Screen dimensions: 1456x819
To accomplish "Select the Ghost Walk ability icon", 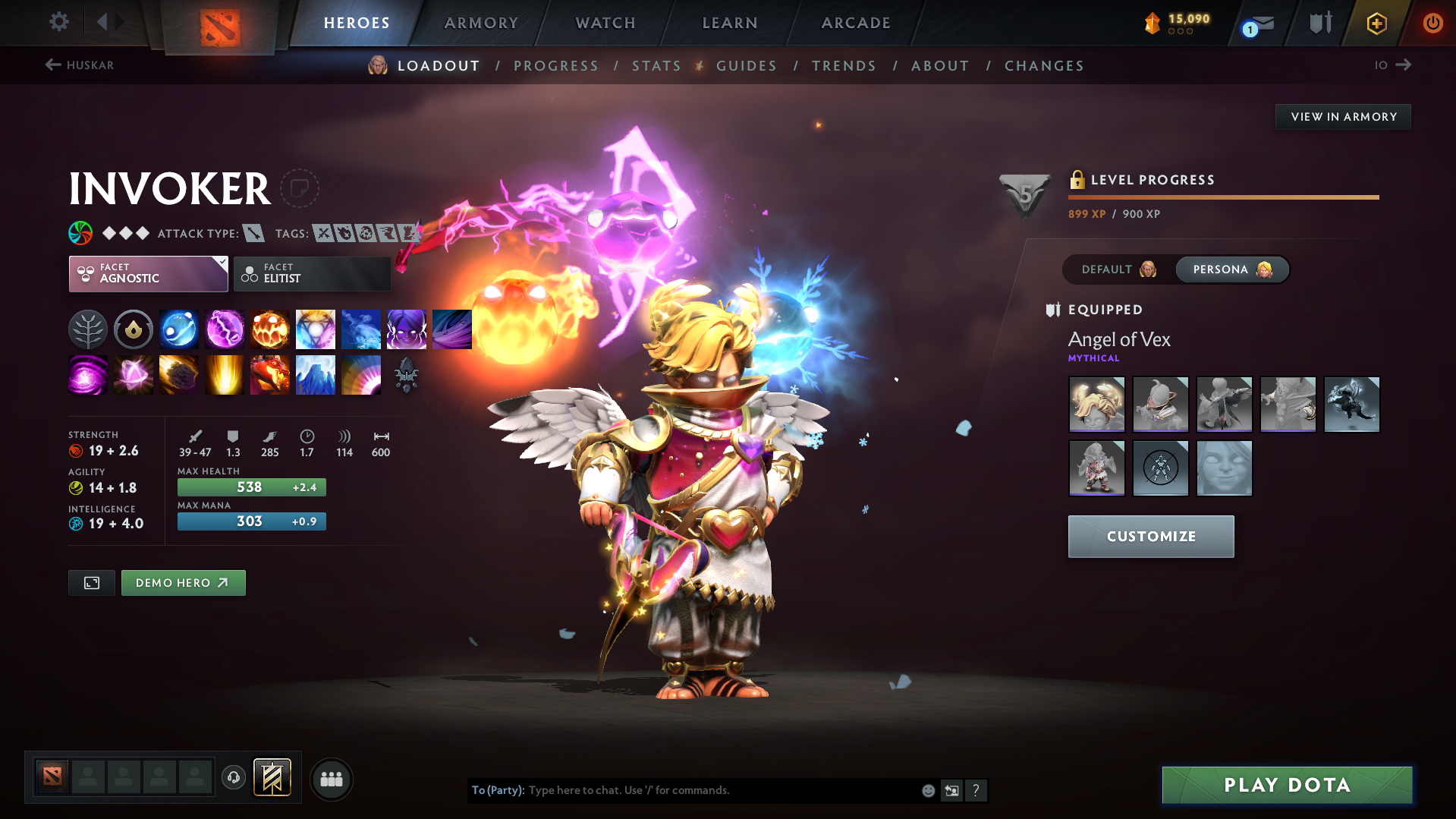I will tap(407, 329).
